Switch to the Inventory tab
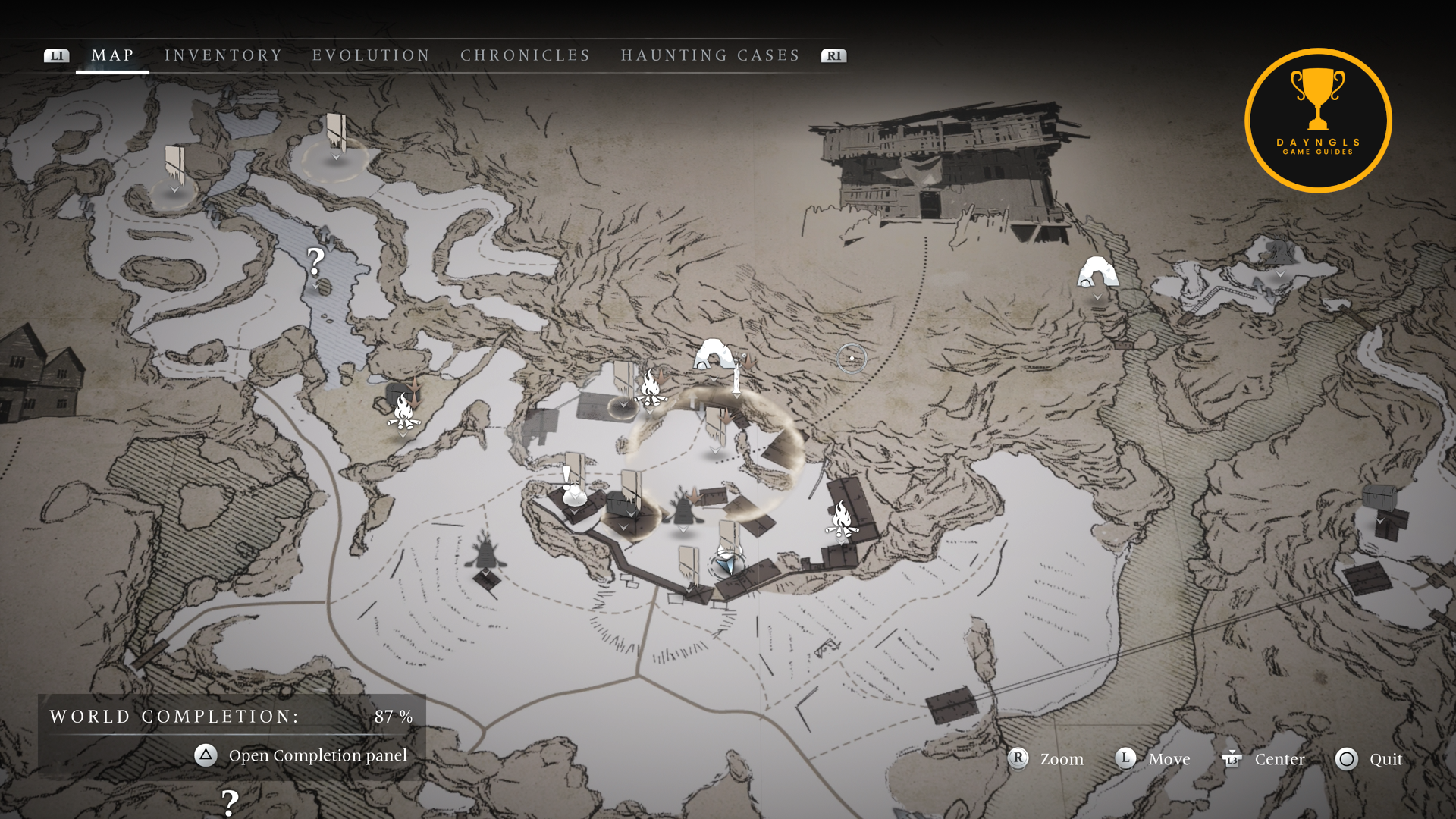 click(x=223, y=55)
